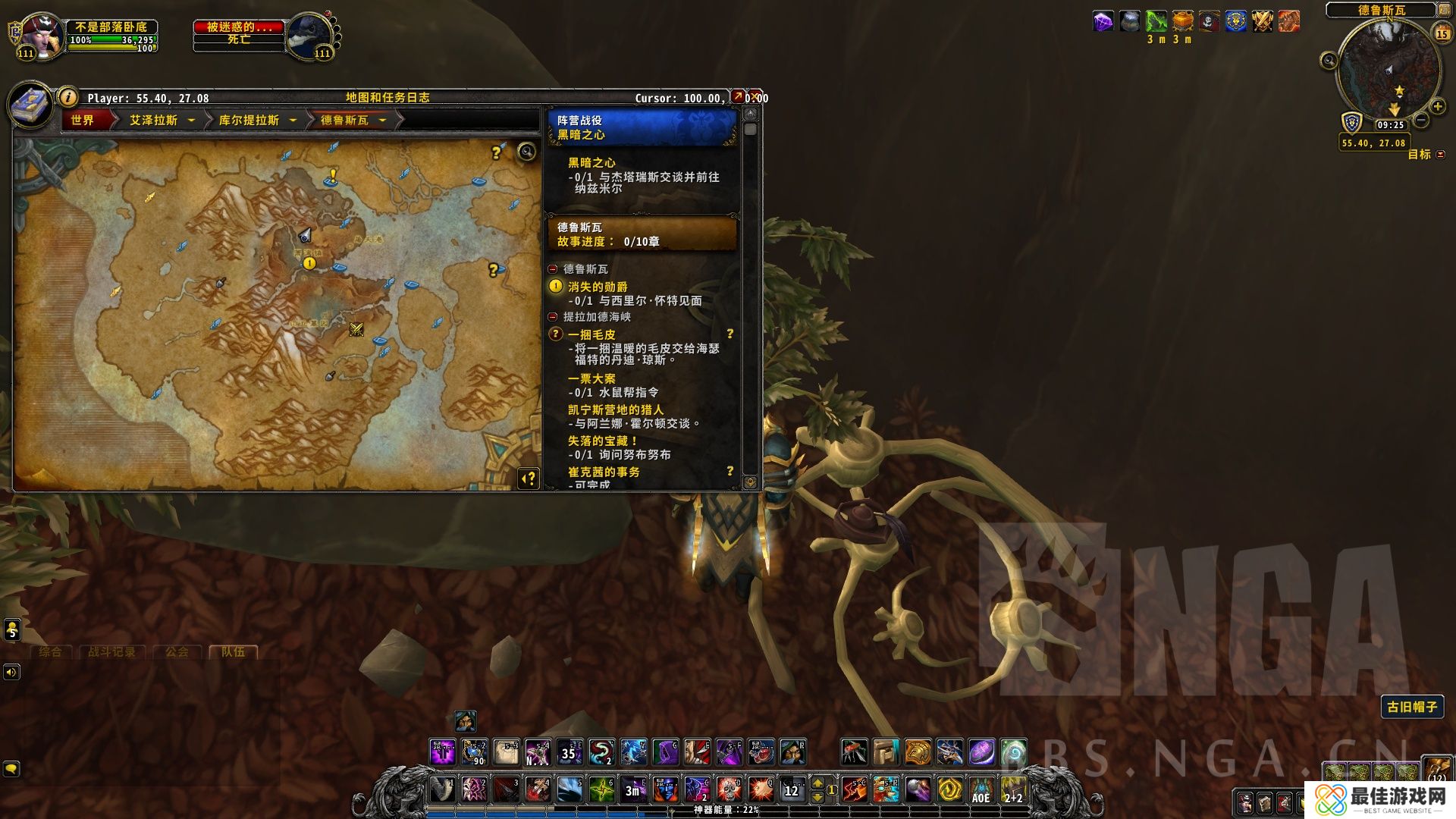Select the 世界 breadcrumb in map navigation
This screenshot has height=819, width=1456.
pos(83,120)
